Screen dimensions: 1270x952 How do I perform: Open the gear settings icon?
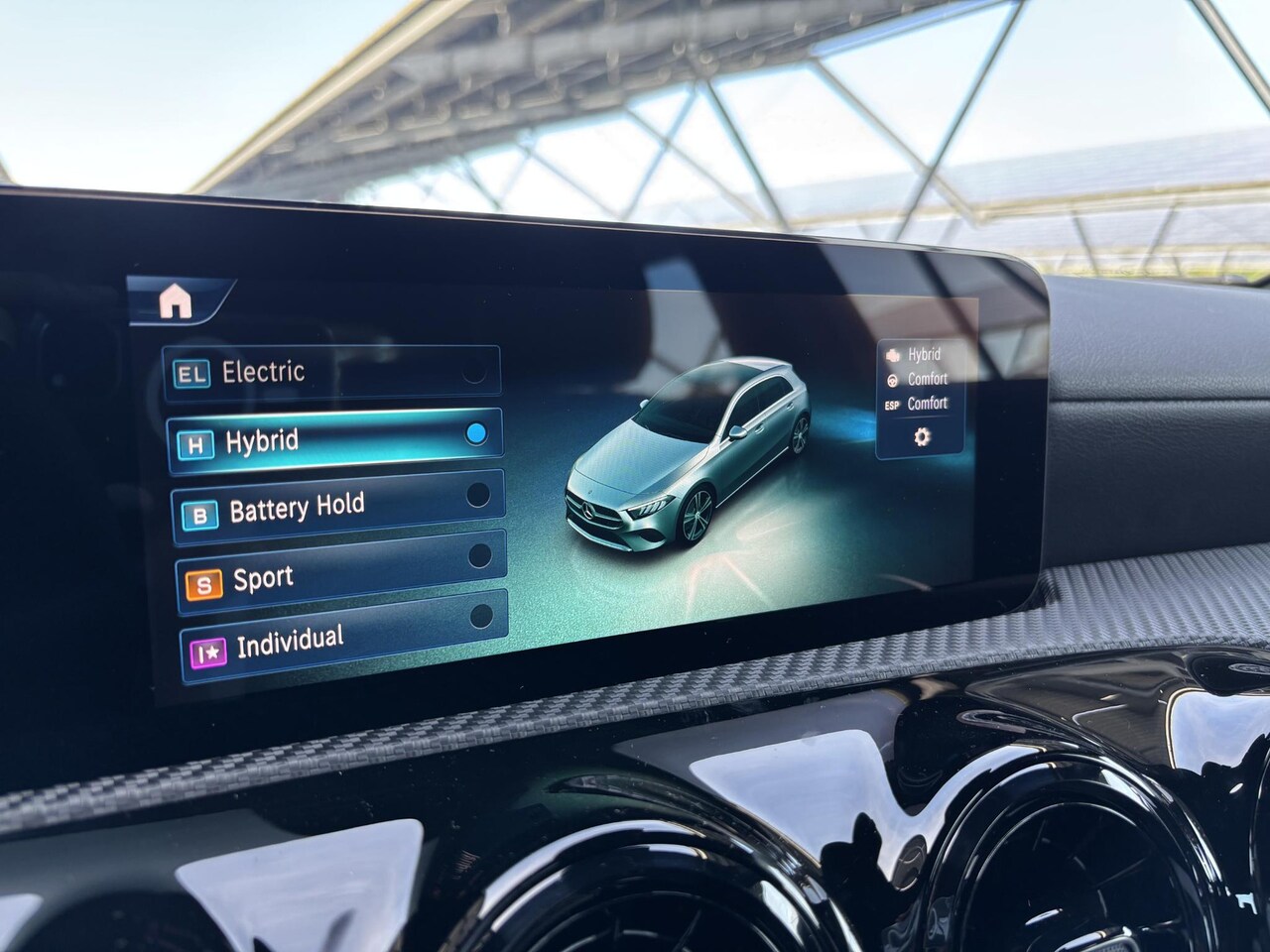point(922,436)
